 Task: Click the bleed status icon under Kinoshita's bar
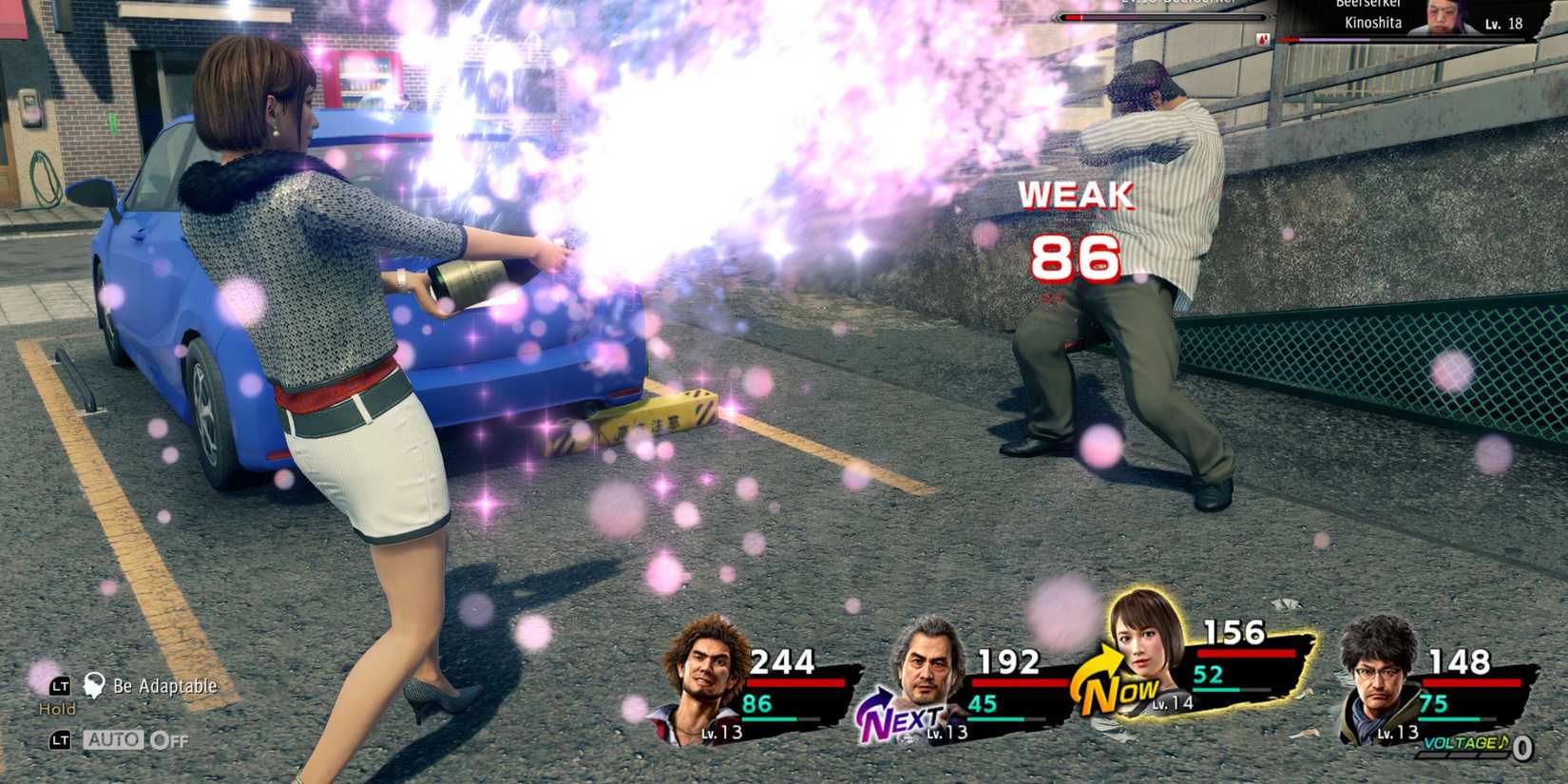tap(1262, 39)
